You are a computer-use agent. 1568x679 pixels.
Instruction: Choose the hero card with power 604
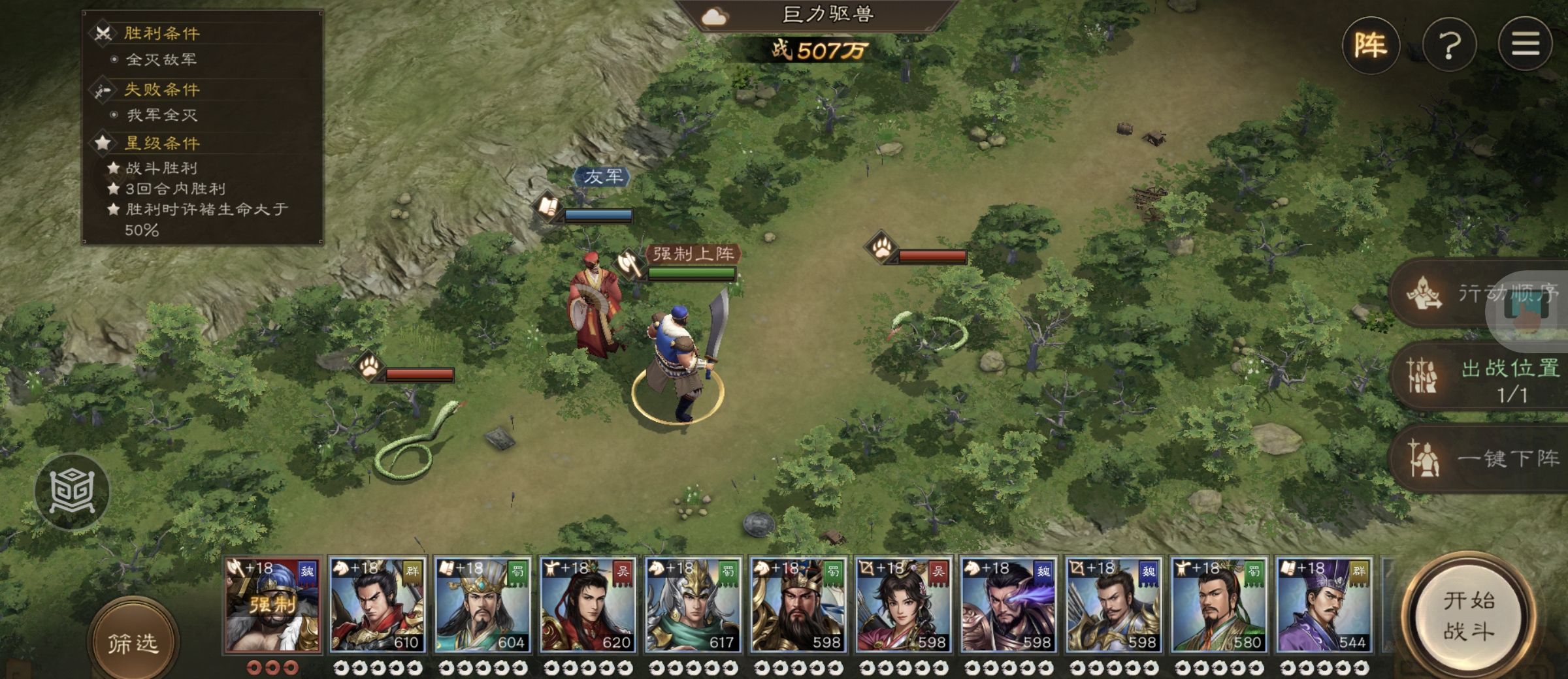point(483,605)
